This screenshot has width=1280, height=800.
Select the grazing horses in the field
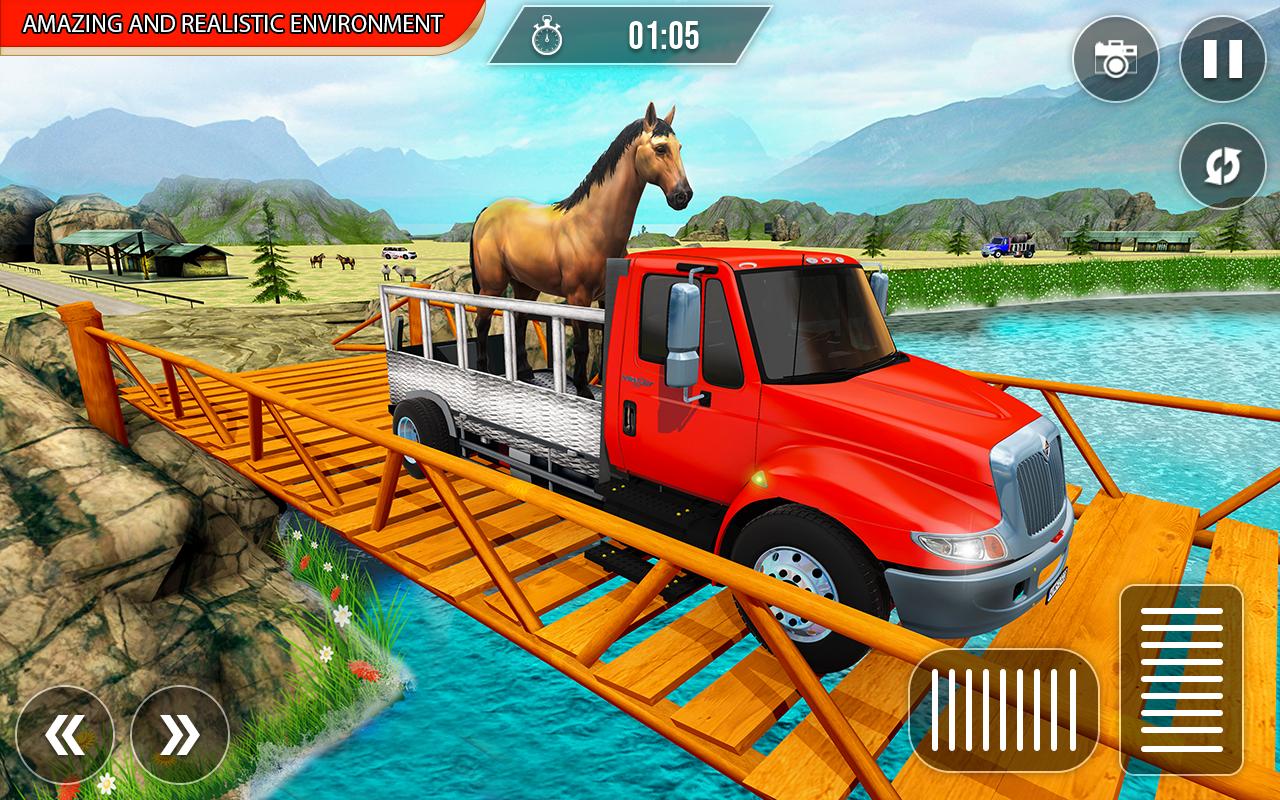click(330, 263)
